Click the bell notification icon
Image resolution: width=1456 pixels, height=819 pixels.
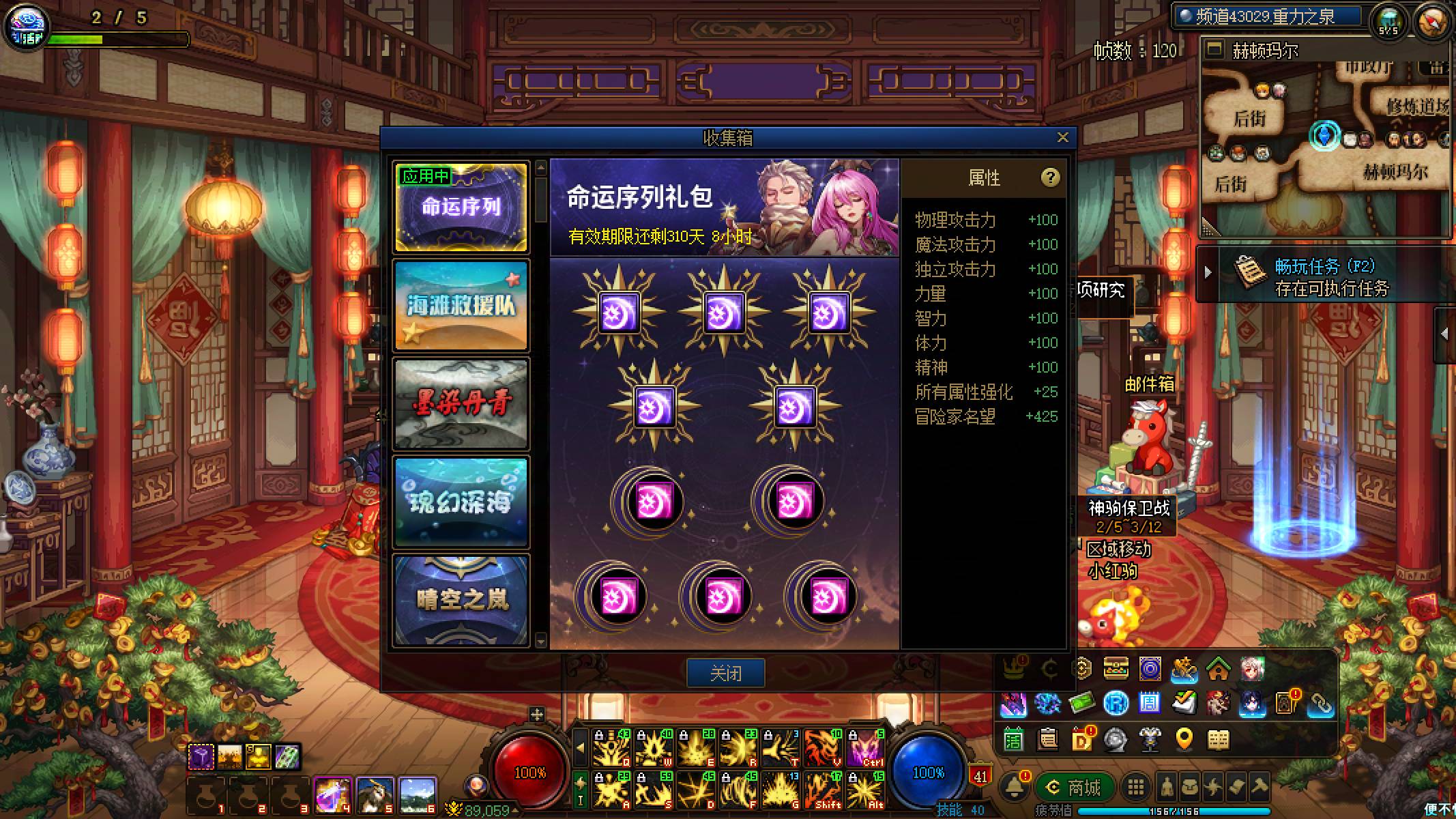click(1015, 786)
